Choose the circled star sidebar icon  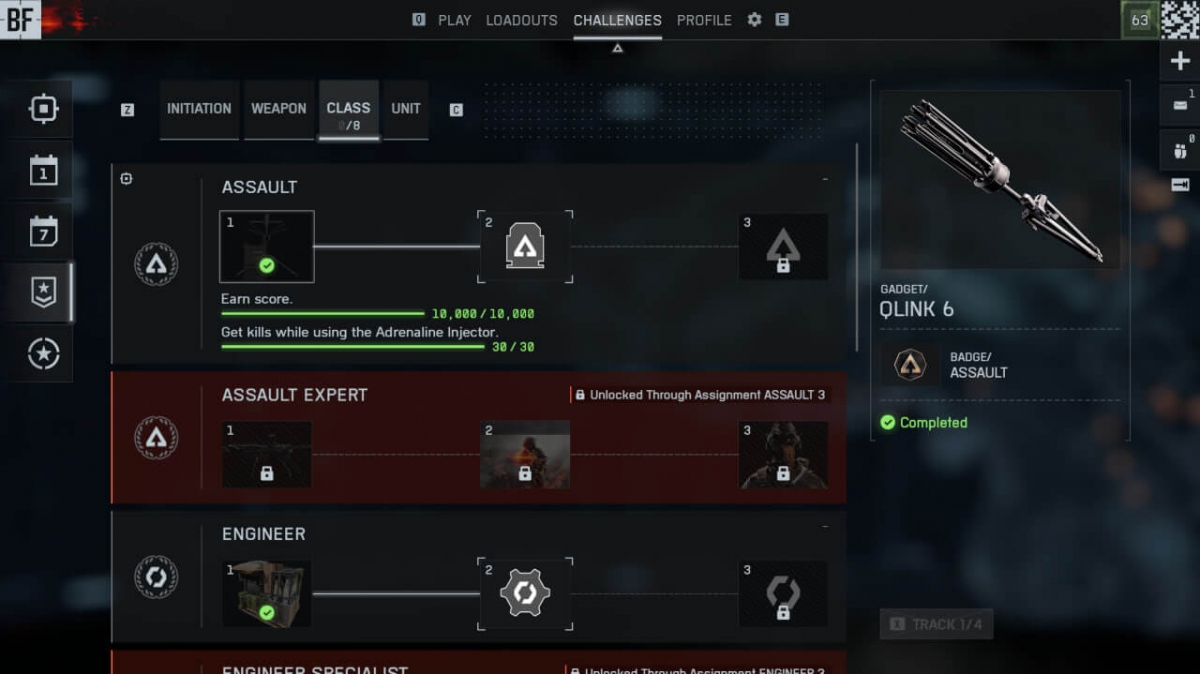pyautogui.click(x=44, y=353)
